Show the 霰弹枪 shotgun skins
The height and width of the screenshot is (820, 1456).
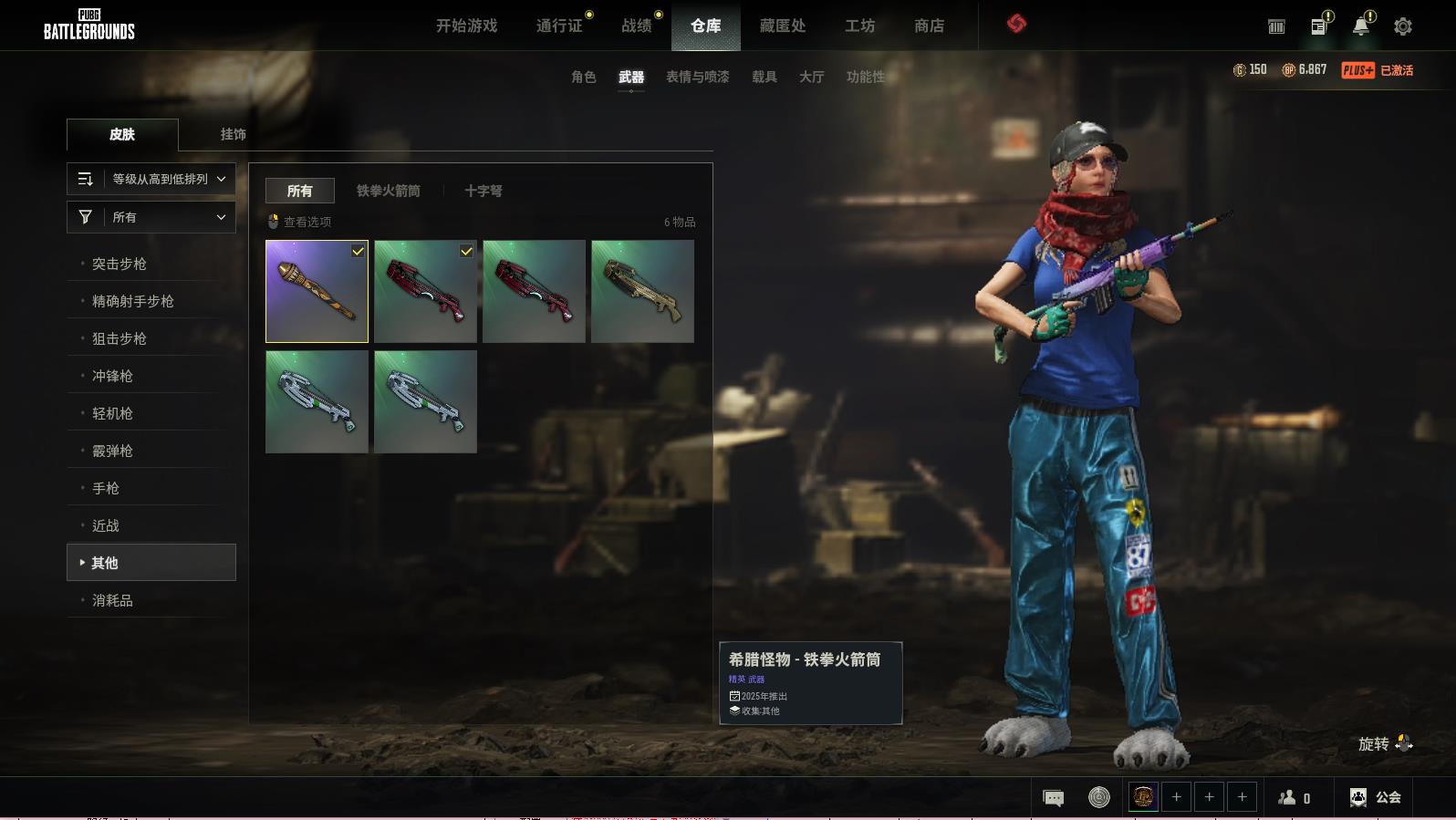coord(112,451)
